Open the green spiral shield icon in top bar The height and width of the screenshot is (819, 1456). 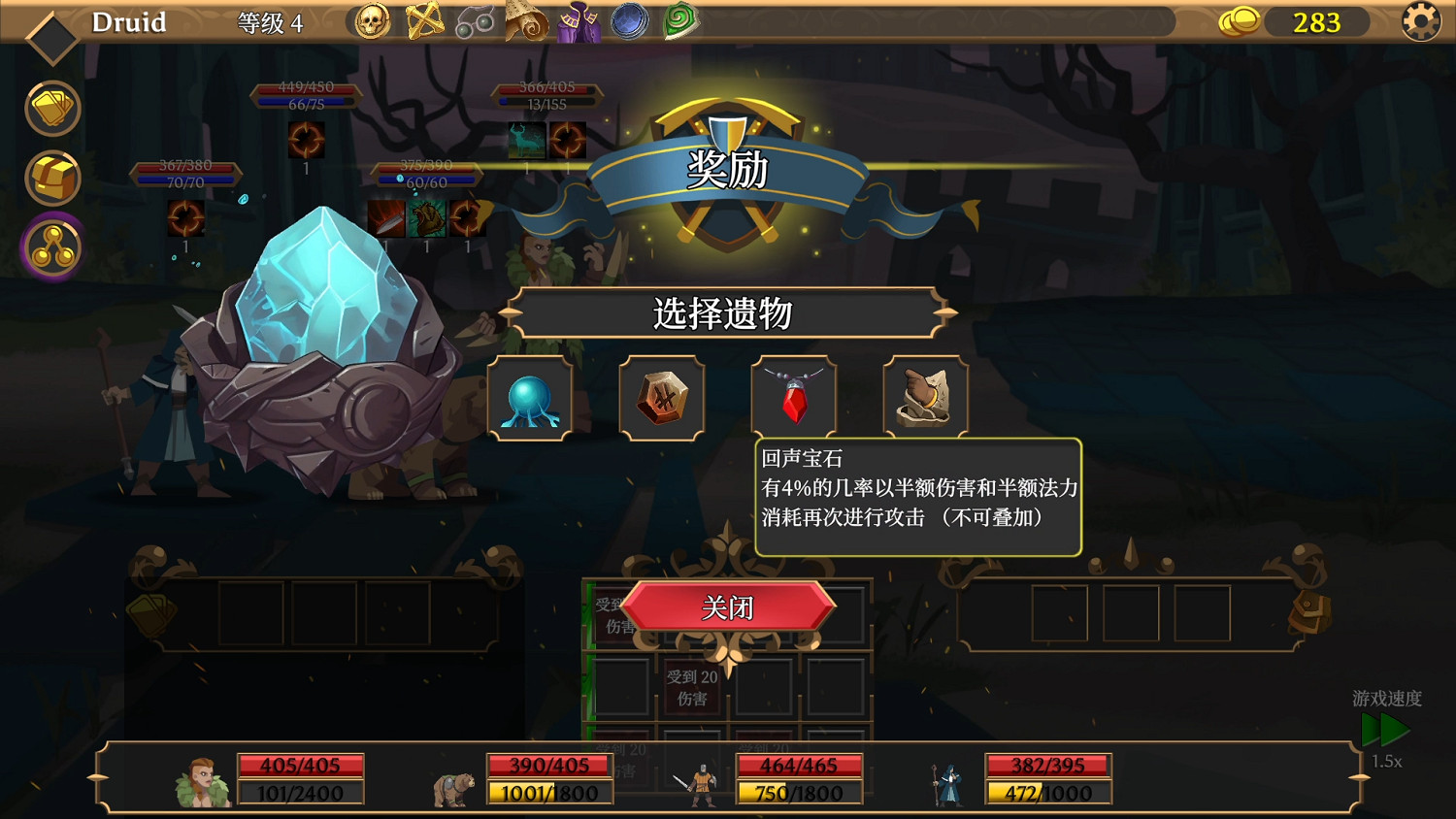tap(680, 20)
